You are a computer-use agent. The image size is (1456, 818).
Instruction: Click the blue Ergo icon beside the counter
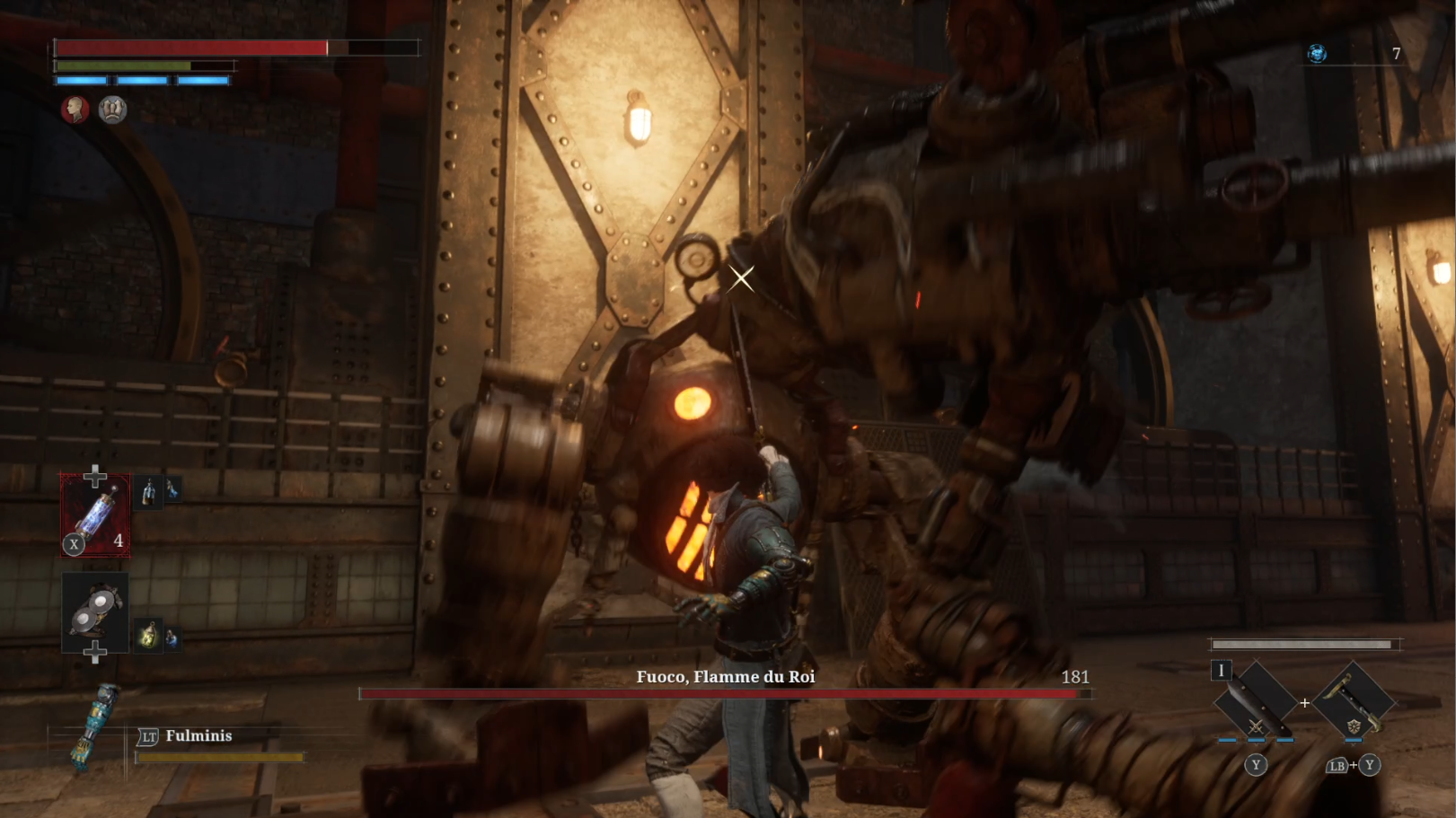click(x=1317, y=54)
